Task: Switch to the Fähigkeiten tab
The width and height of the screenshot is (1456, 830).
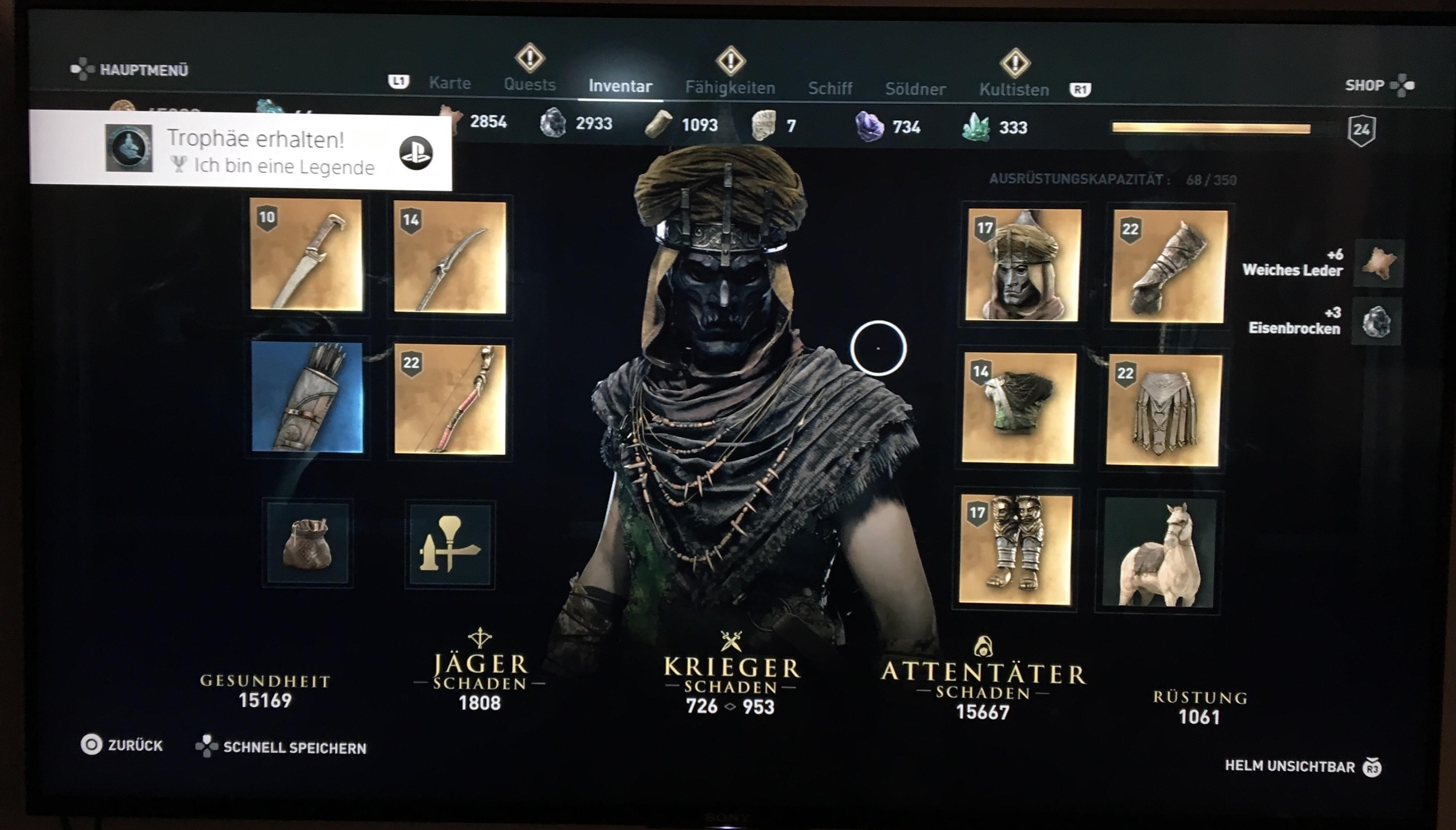Action: click(x=729, y=88)
